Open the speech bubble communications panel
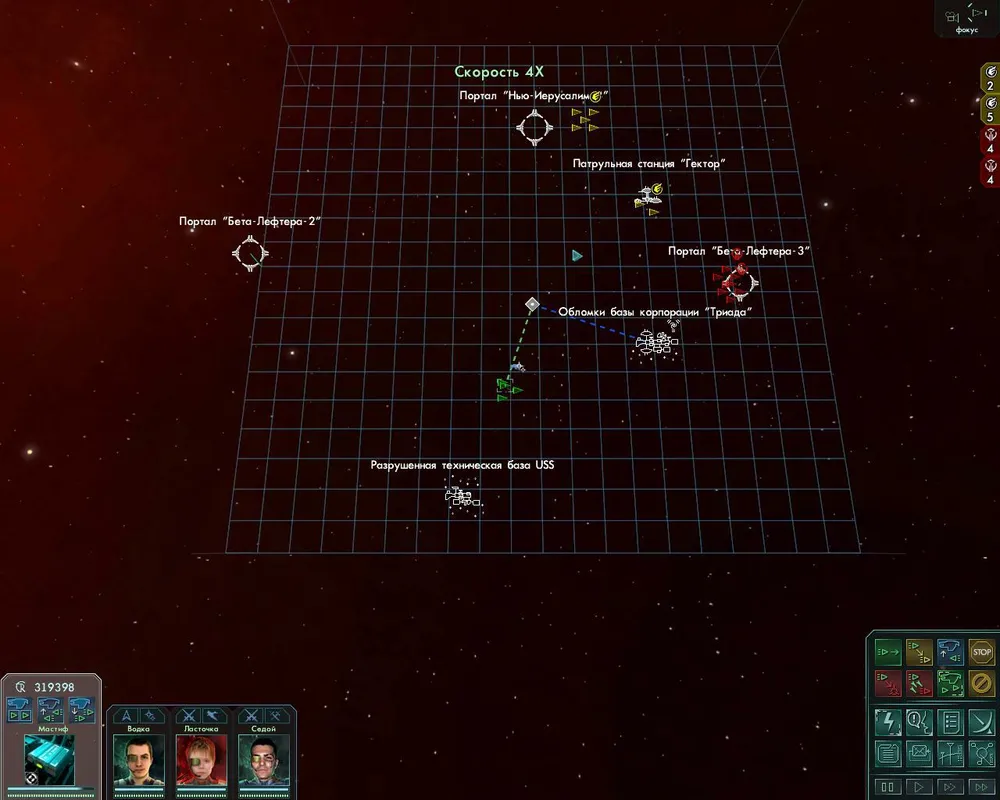Screen dimensions: 1000x800 point(919,722)
